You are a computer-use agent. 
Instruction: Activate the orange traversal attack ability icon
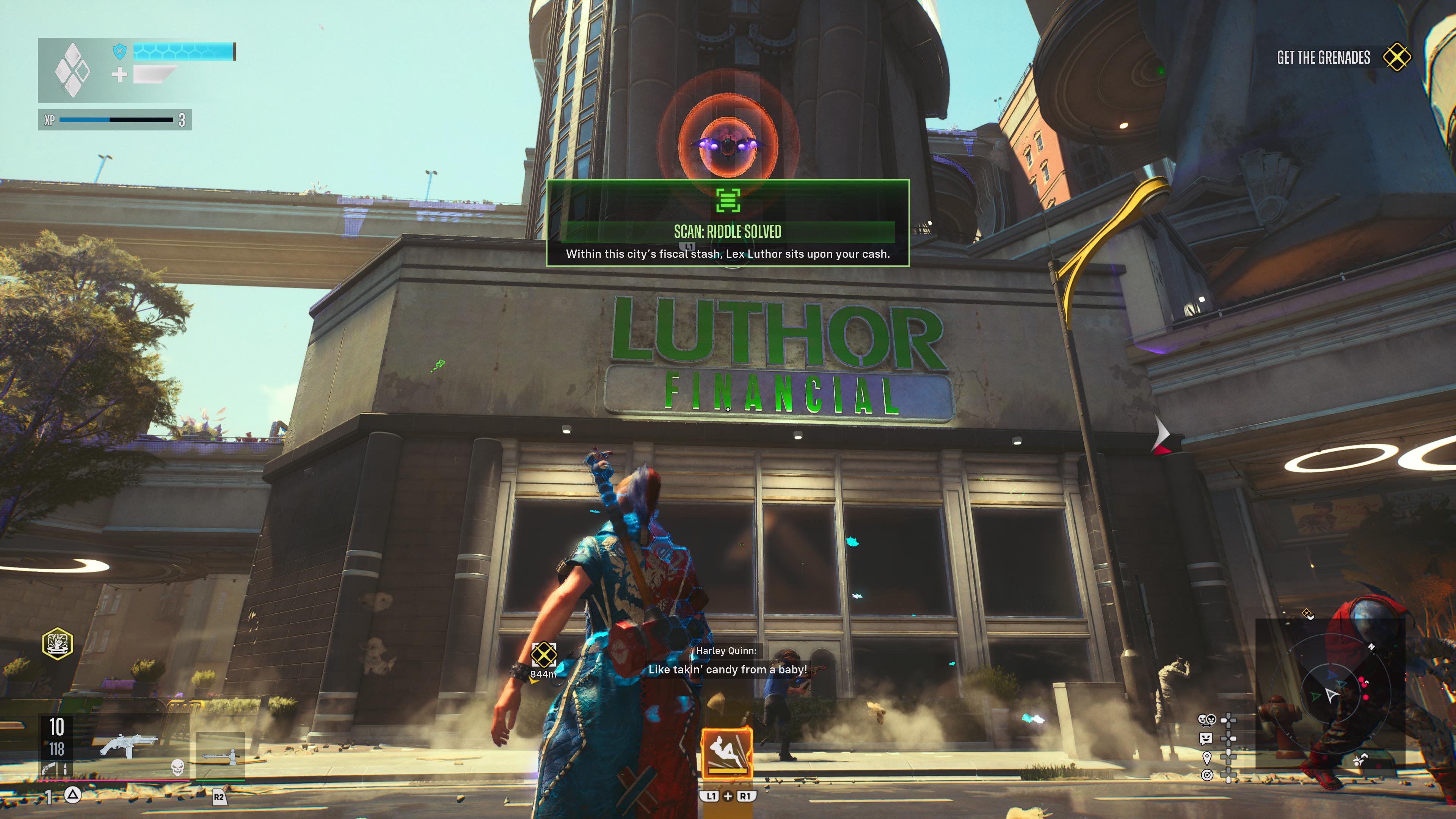(x=727, y=752)
